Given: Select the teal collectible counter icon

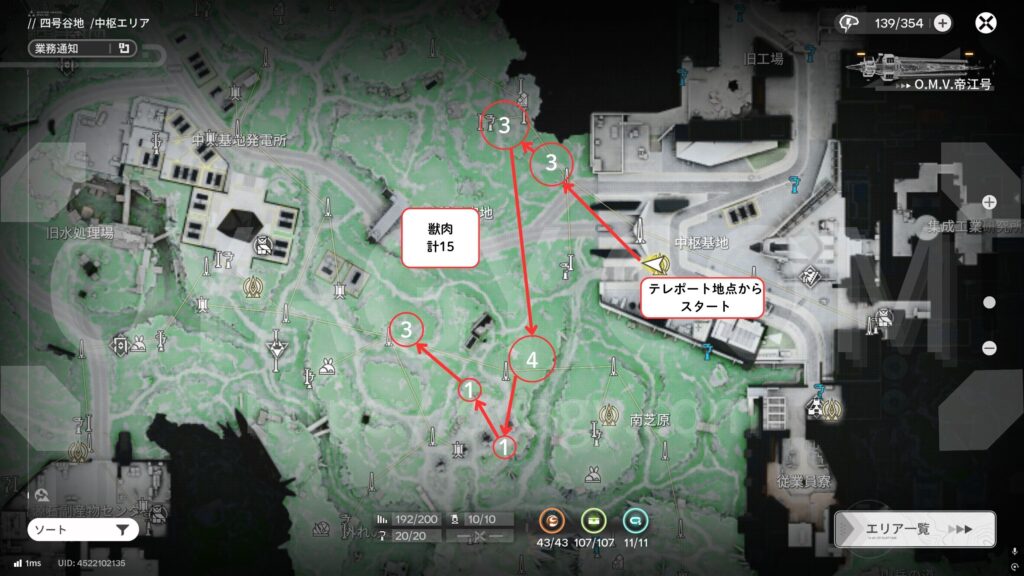Looking at the screenshot, I should tap(633, 520).
